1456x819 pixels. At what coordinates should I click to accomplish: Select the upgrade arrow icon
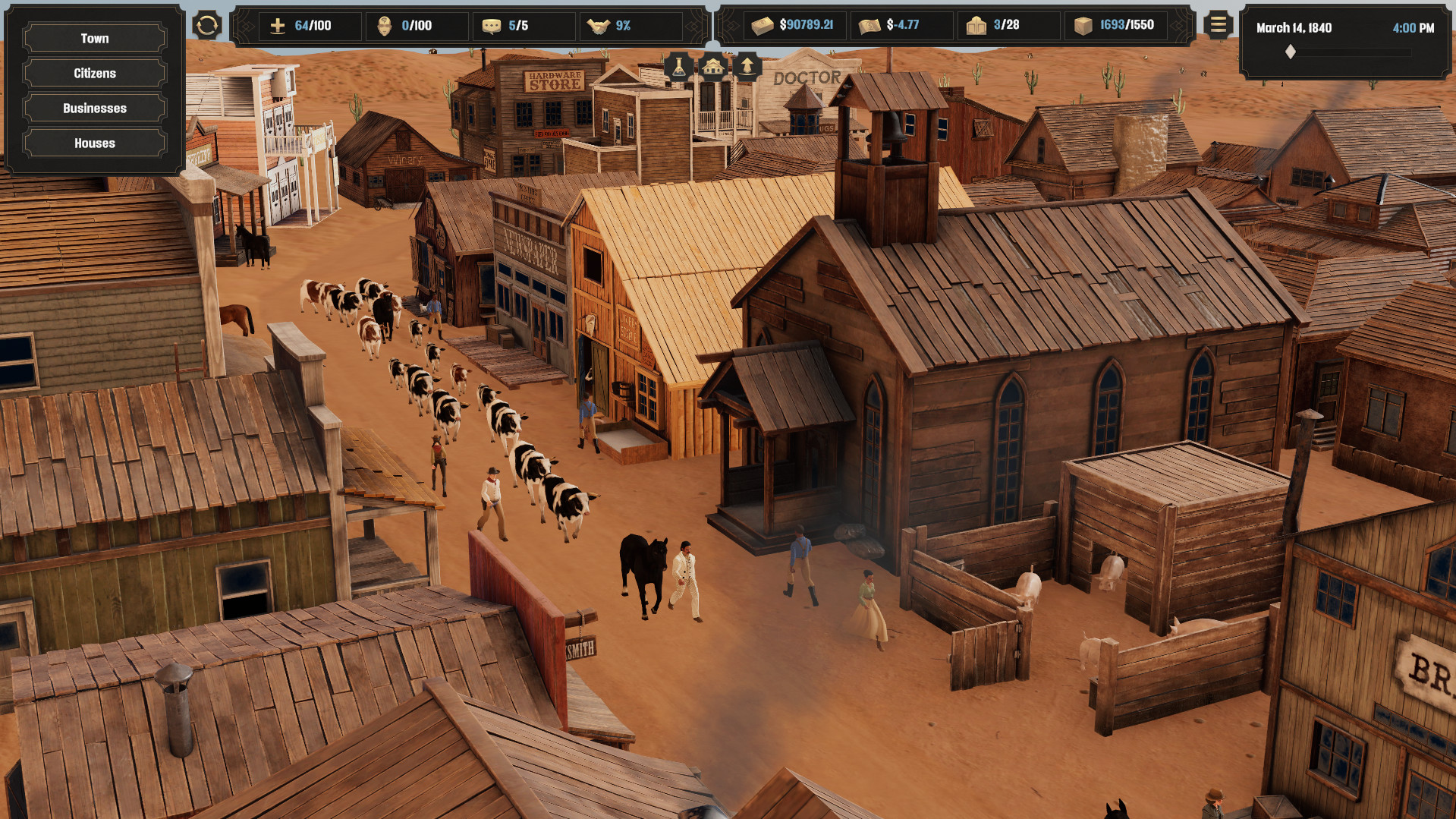point(747,67)
